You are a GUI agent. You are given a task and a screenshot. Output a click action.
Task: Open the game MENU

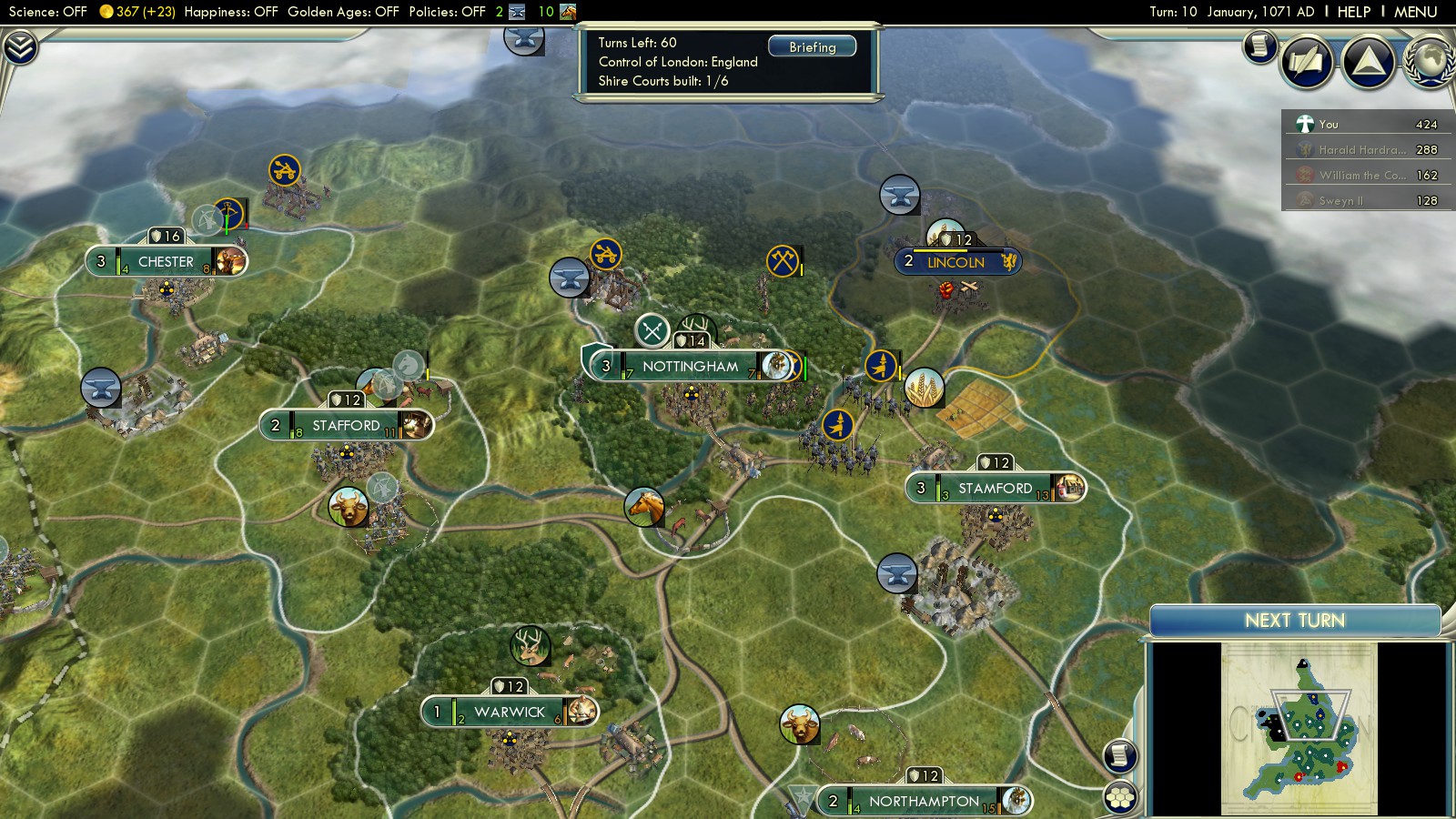[1415, 12]
